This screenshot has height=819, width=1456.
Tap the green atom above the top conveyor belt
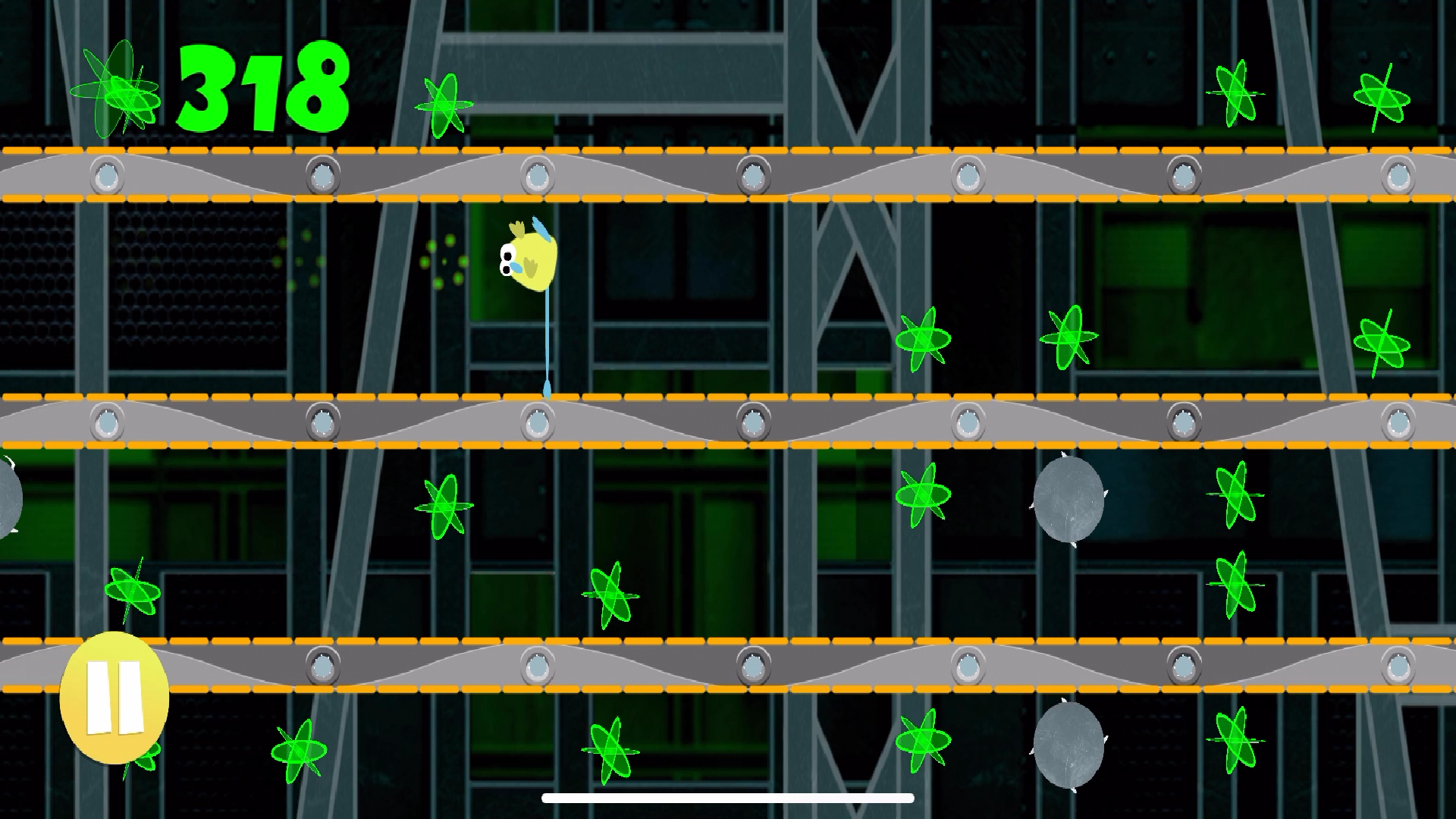(444, 106)
